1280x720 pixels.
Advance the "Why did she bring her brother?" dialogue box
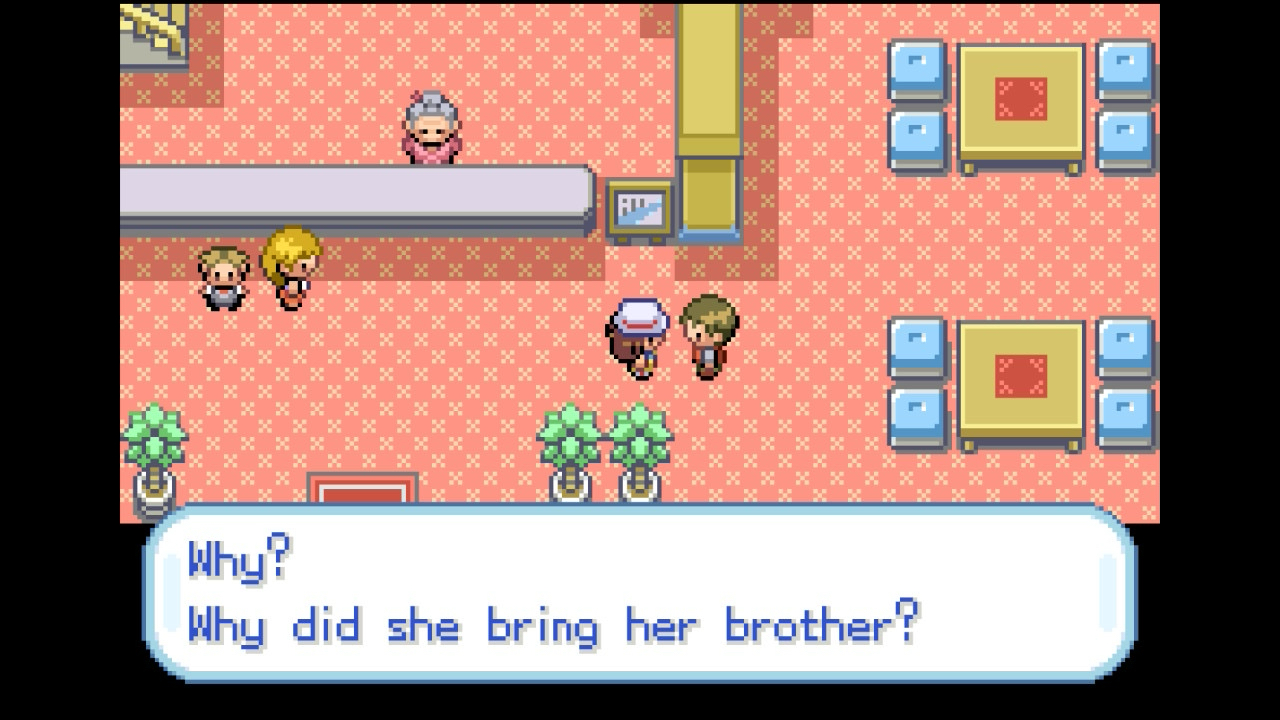[x=640, y=594]
